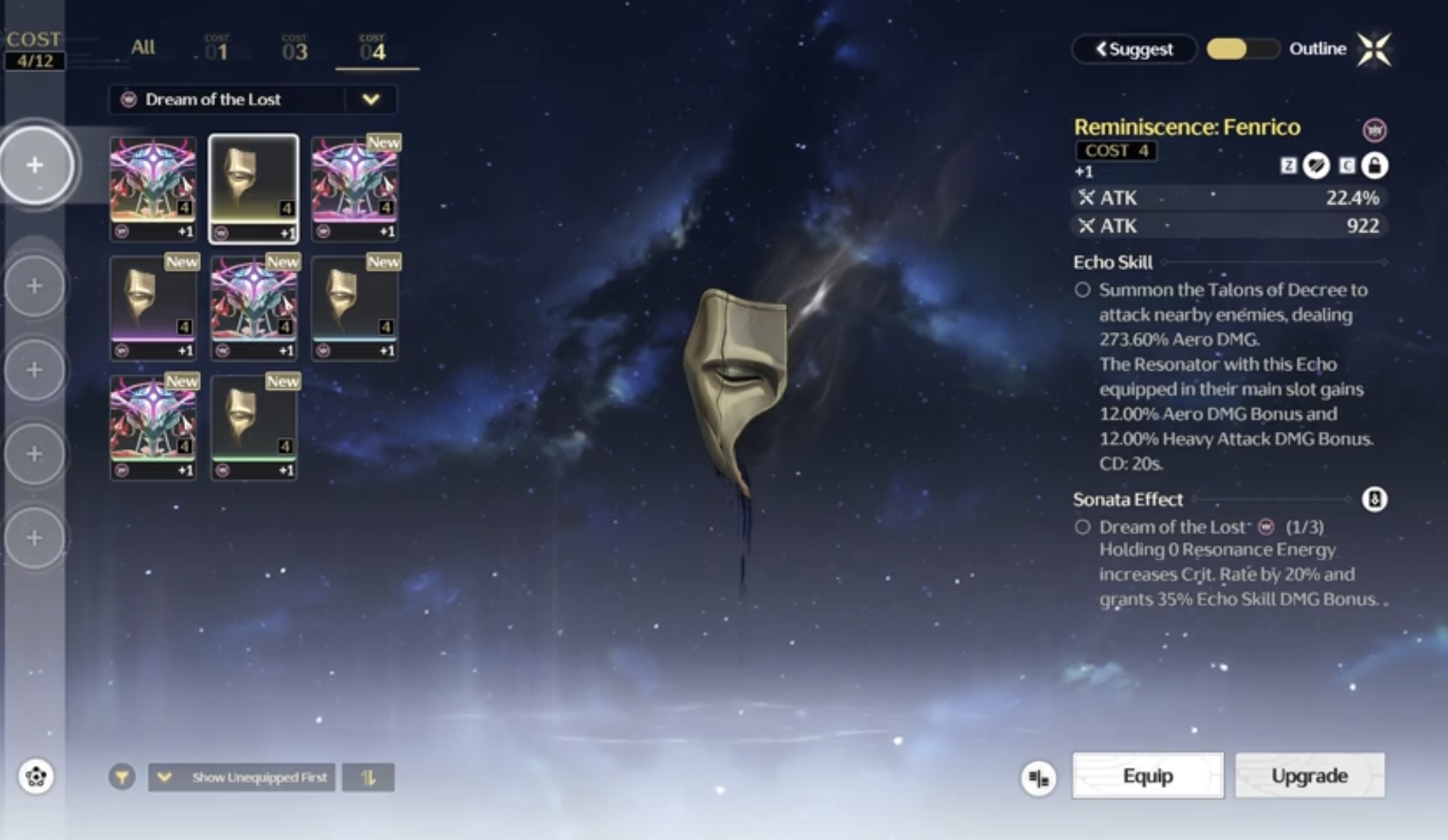Show Cost 3 echoes

pos(294,50)
